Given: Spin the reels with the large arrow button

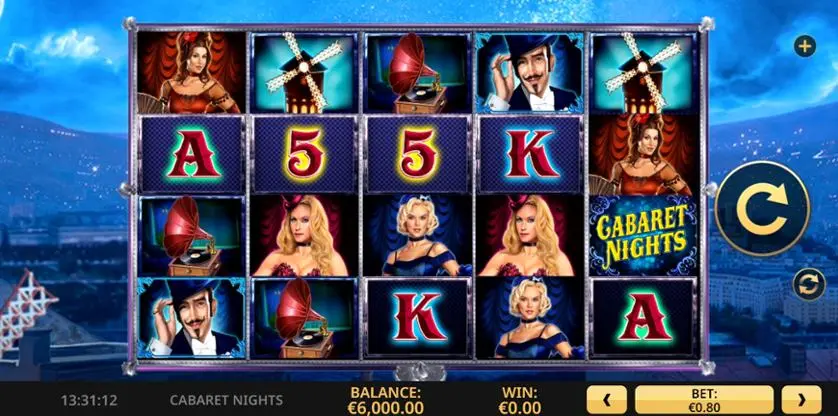Looking at the screenshot, I should 763,208.
